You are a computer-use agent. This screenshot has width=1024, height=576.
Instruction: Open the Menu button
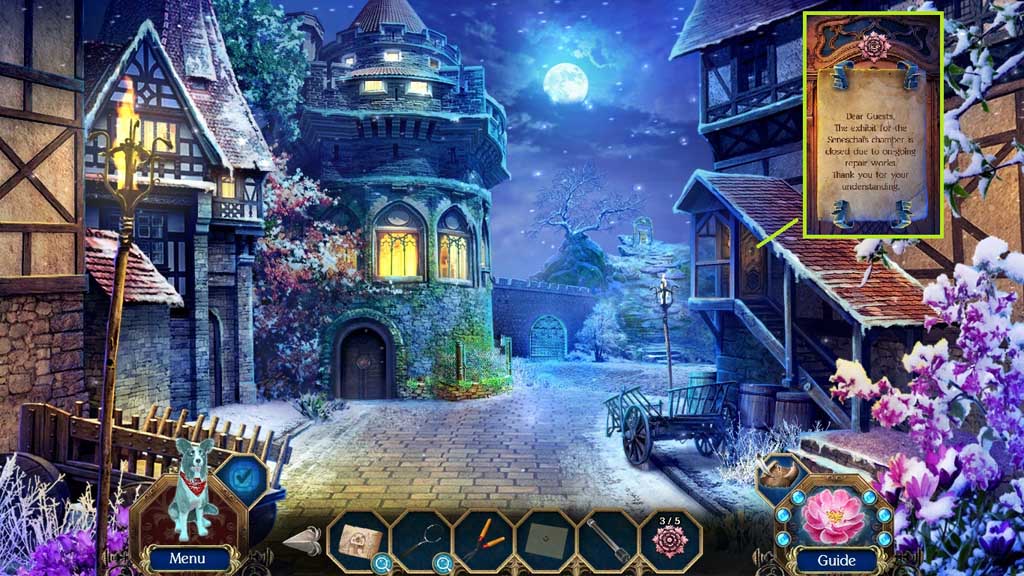pos(186,559)
